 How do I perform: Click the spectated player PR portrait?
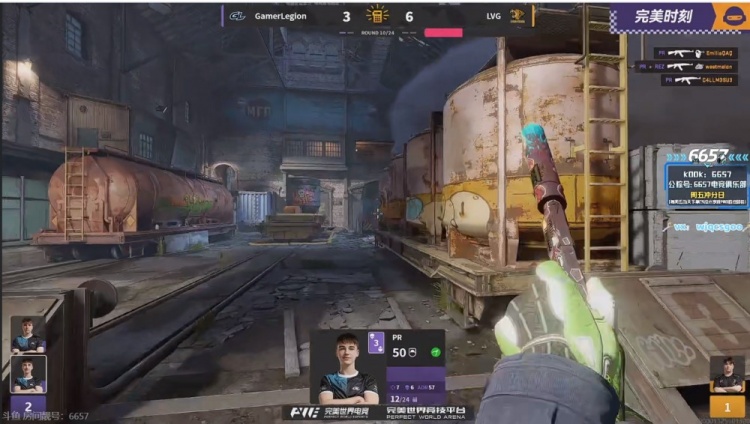tap(342, 367)
